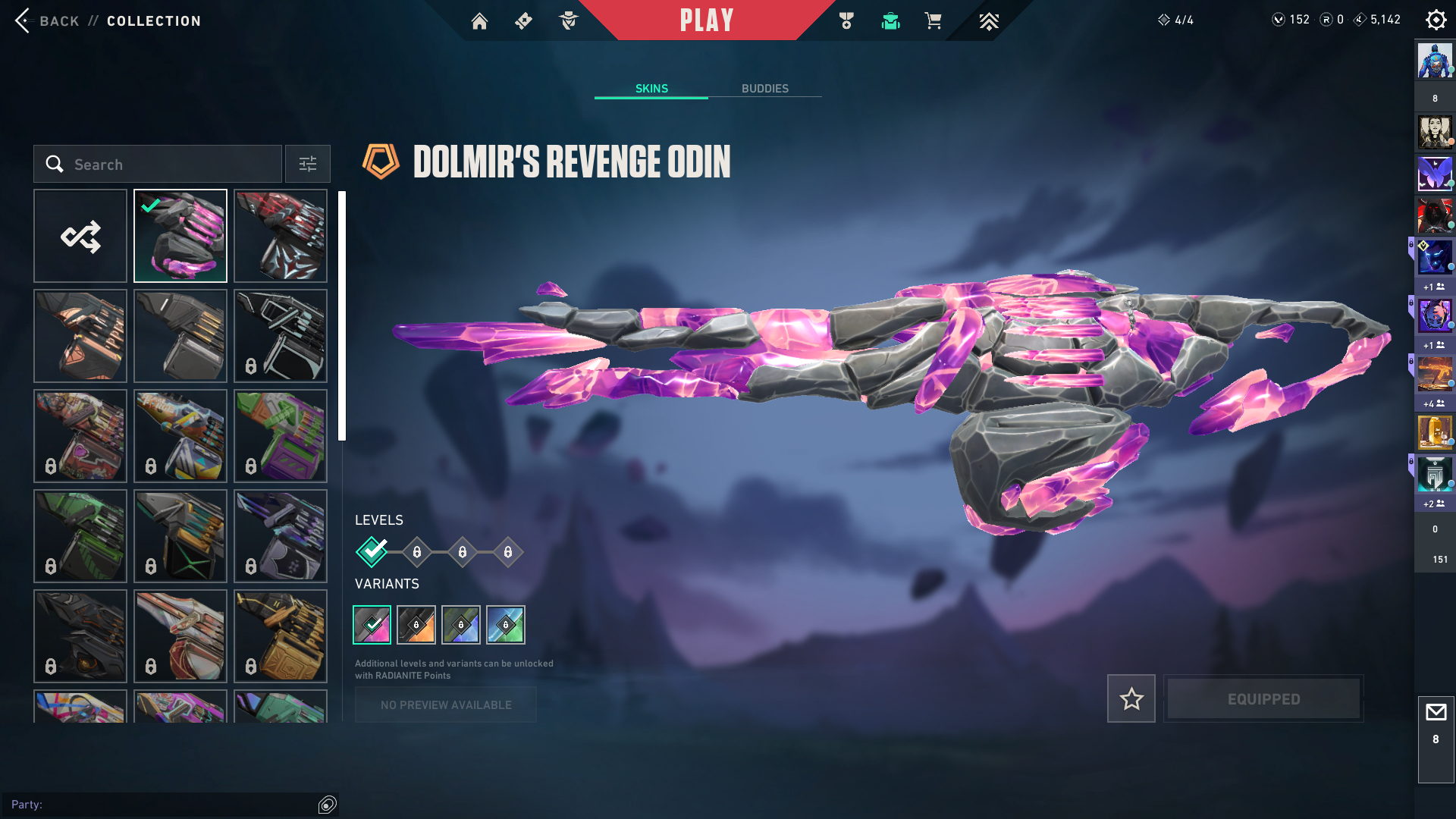Select the locked gold Odin skin thumbnail

(281, 636)
